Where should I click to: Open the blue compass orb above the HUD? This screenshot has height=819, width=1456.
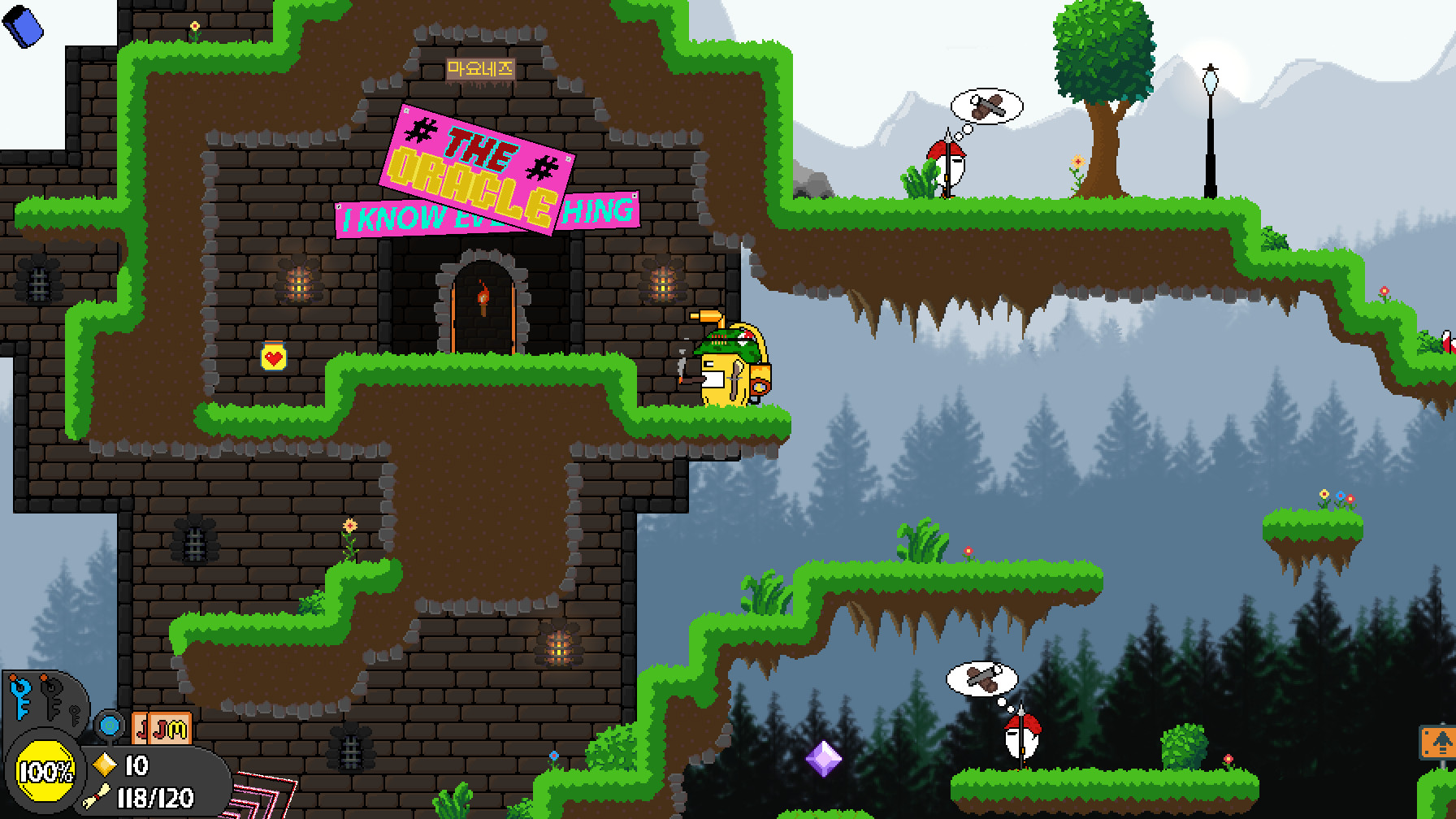[110, 726]
